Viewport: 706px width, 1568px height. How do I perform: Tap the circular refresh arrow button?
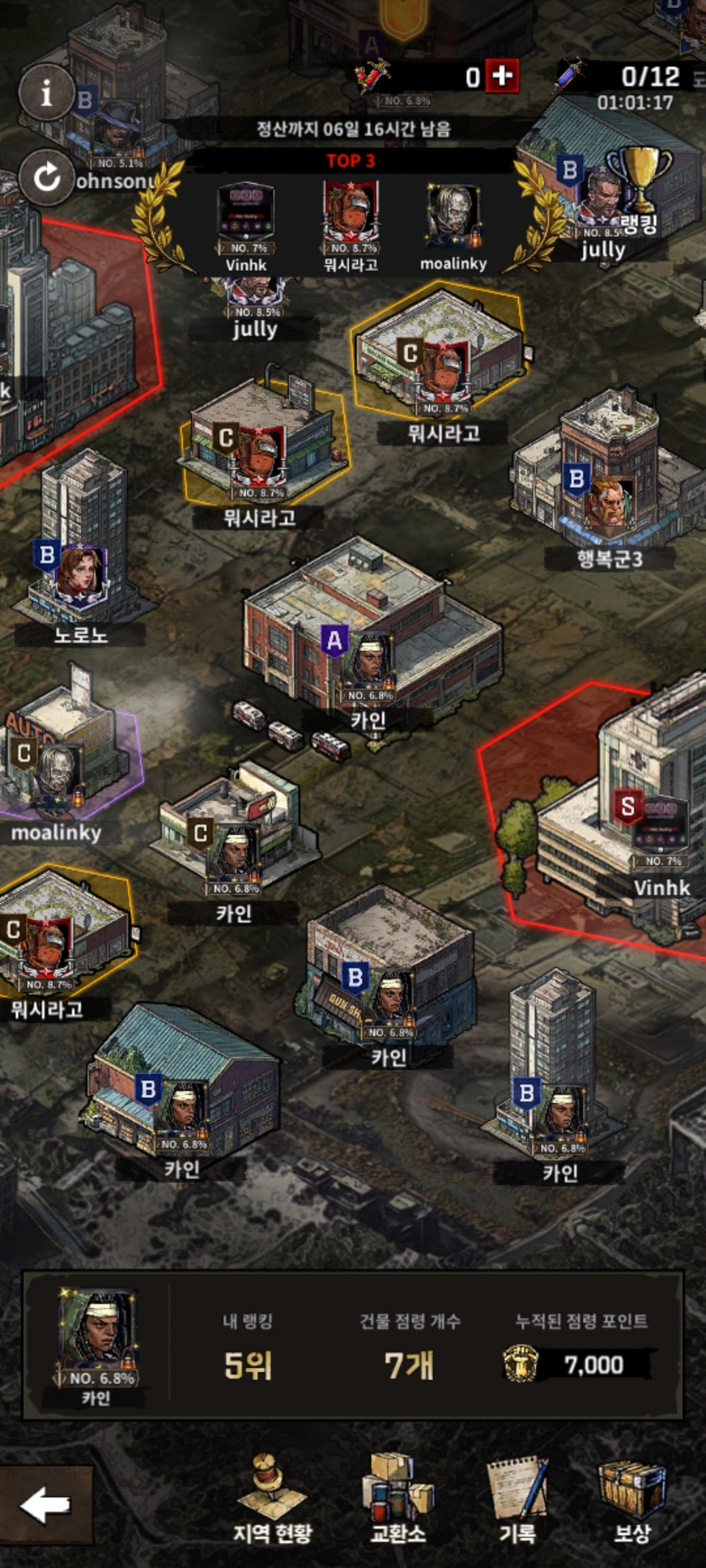[x=46, y=177]
